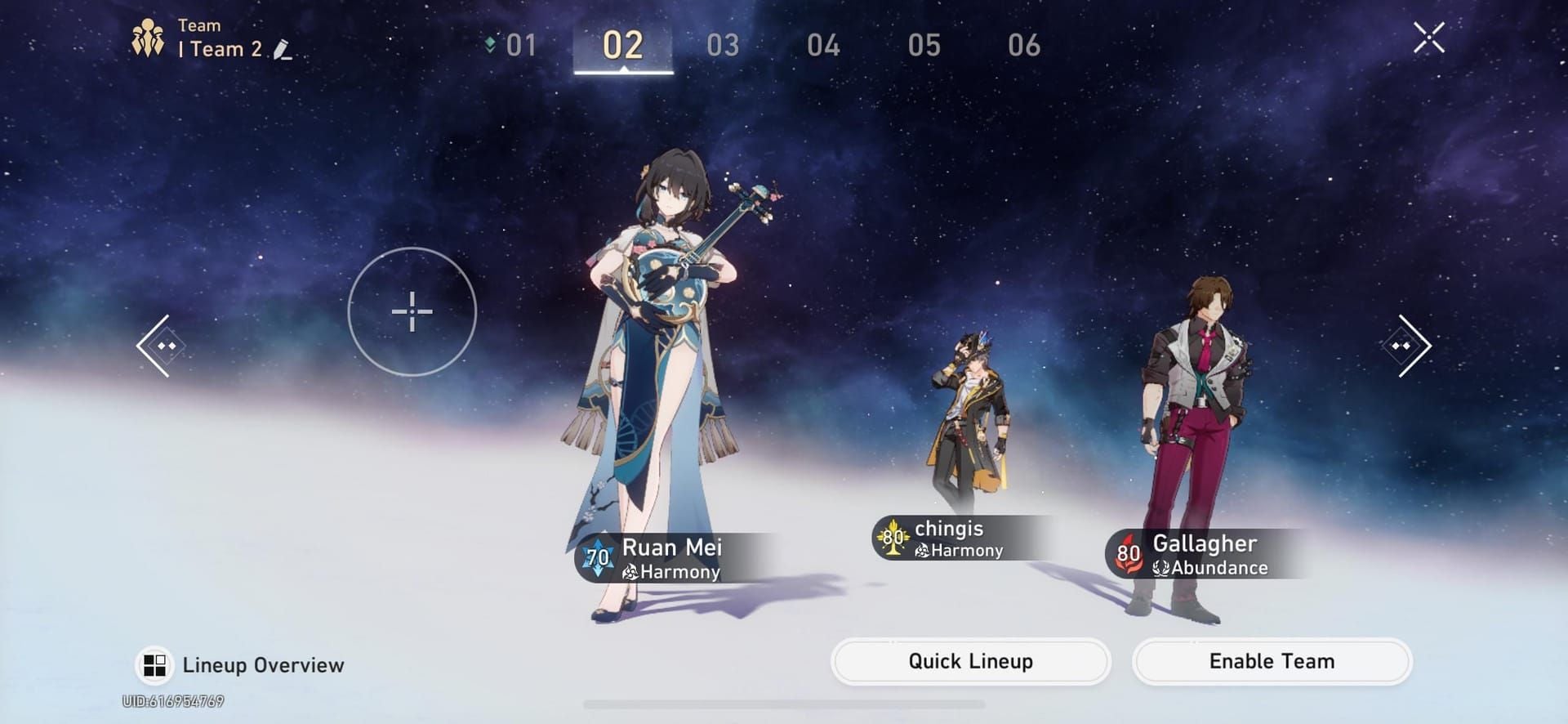Open team tab 06
The height and width of the screenshot is (724, 1568).
click(1027, 46)
